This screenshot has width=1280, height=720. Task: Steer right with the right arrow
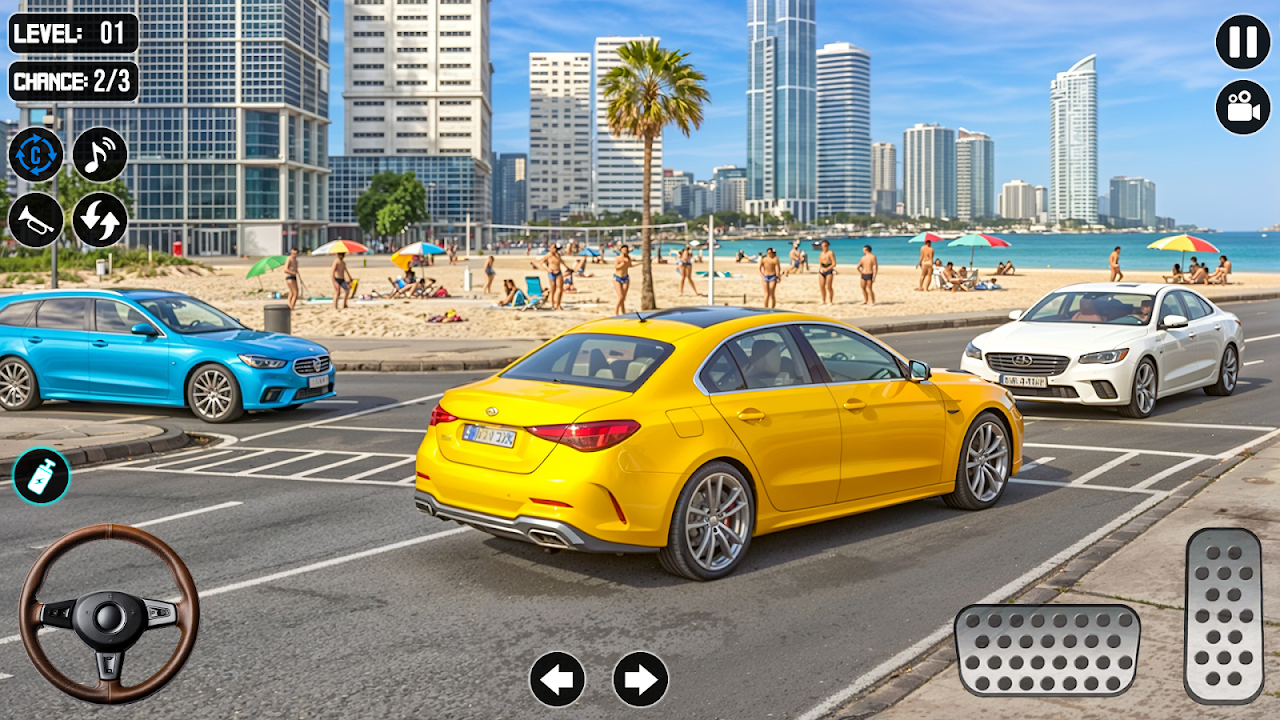pos(641,679)
